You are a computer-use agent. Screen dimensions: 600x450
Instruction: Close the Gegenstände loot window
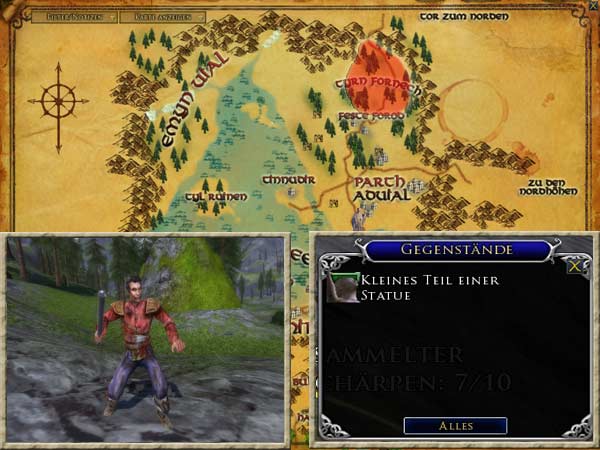pyautogui.click(x=574, y=267)
